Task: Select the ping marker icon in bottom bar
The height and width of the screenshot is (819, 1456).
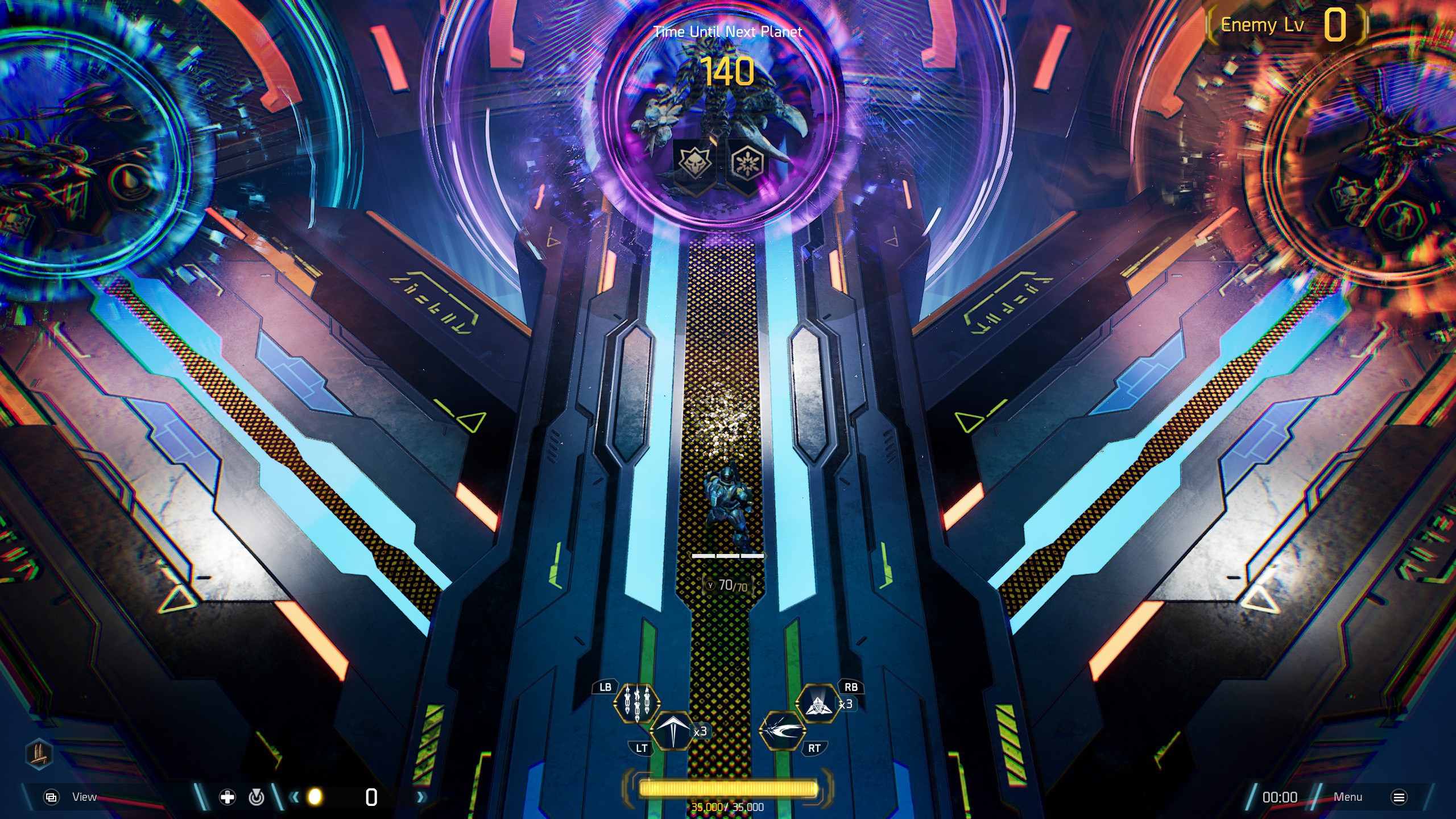Action: pos(257,797)
